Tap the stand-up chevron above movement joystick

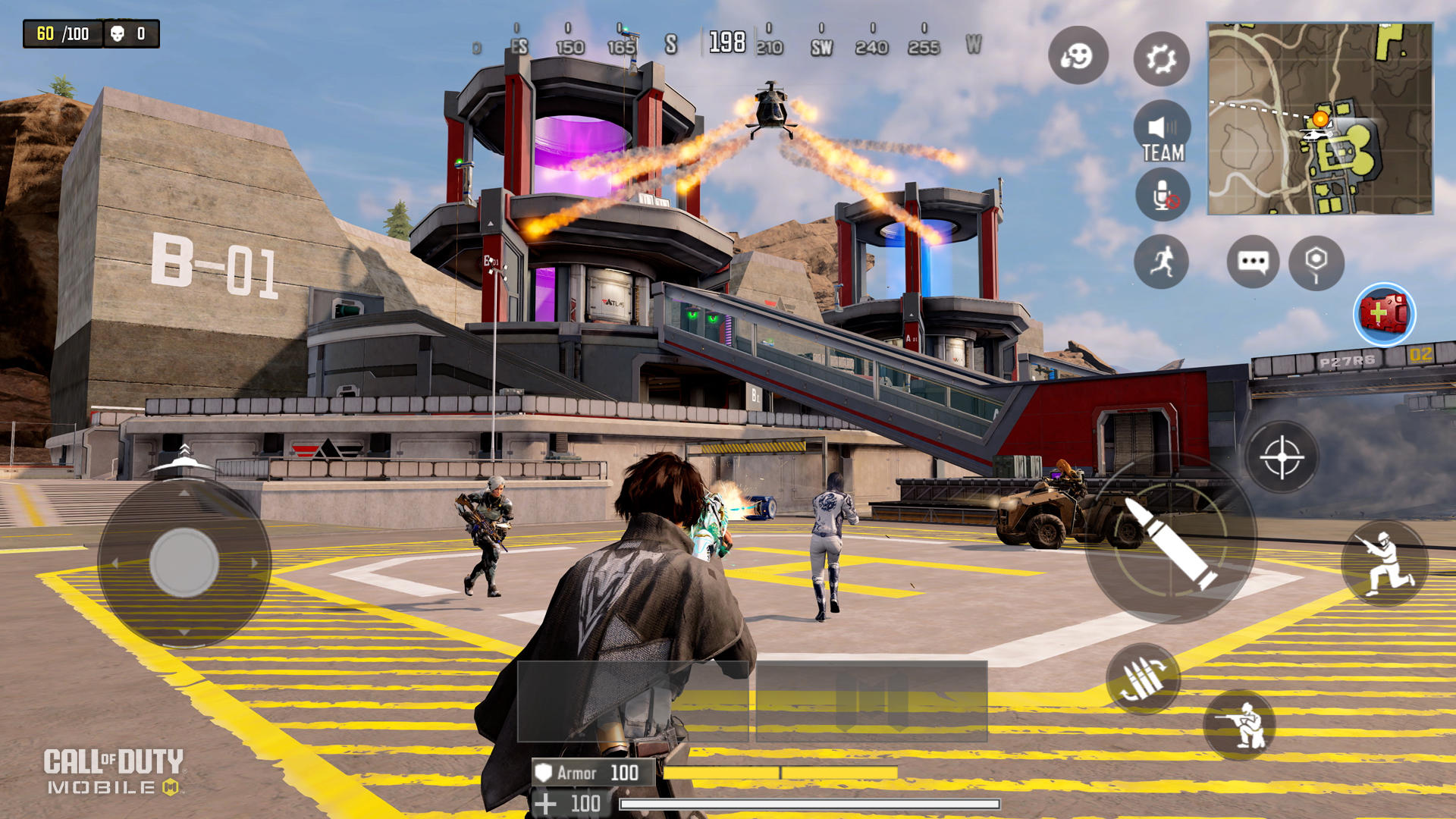click(184, 450)
